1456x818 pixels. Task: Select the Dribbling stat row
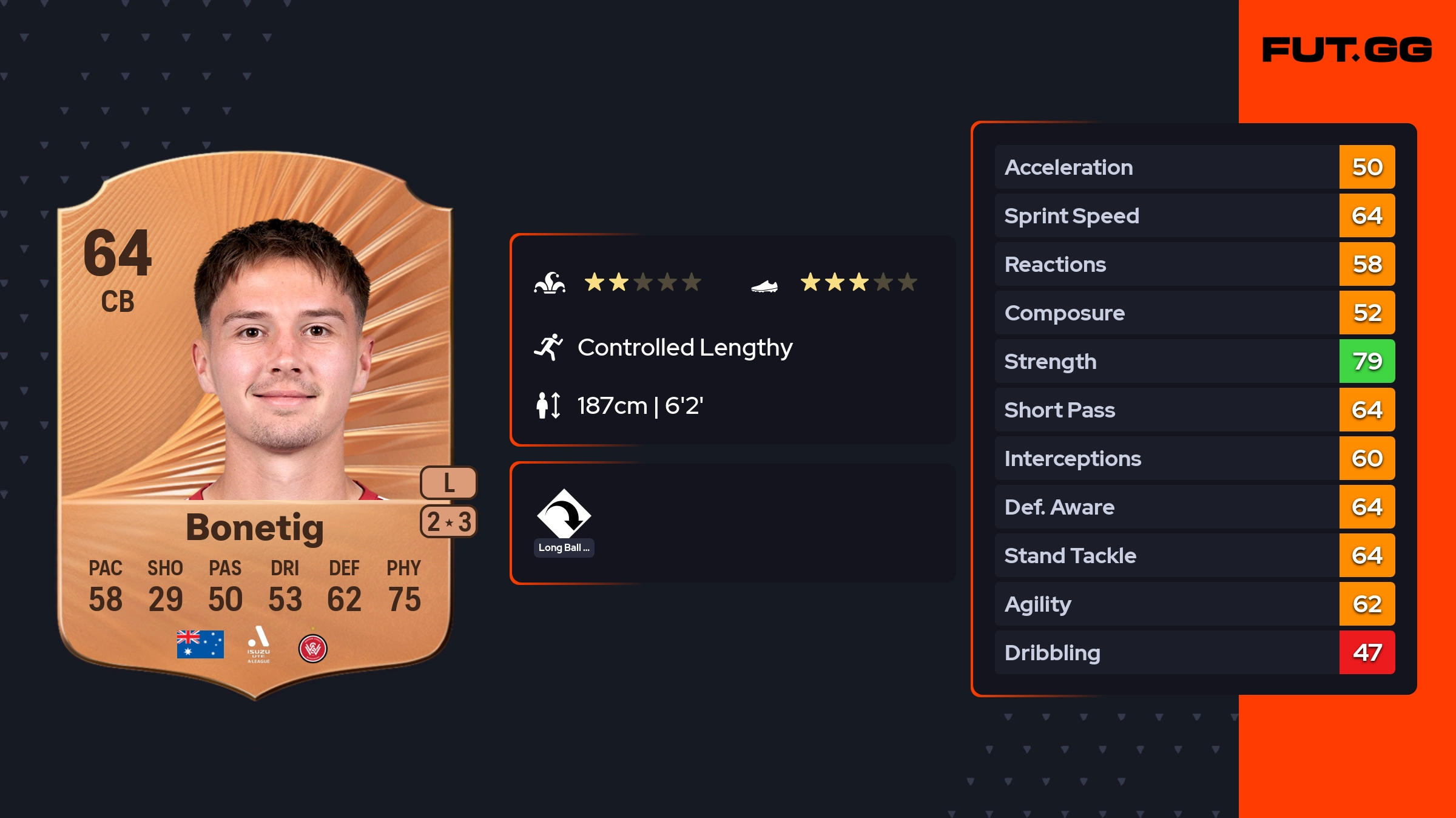point(1194,652)
